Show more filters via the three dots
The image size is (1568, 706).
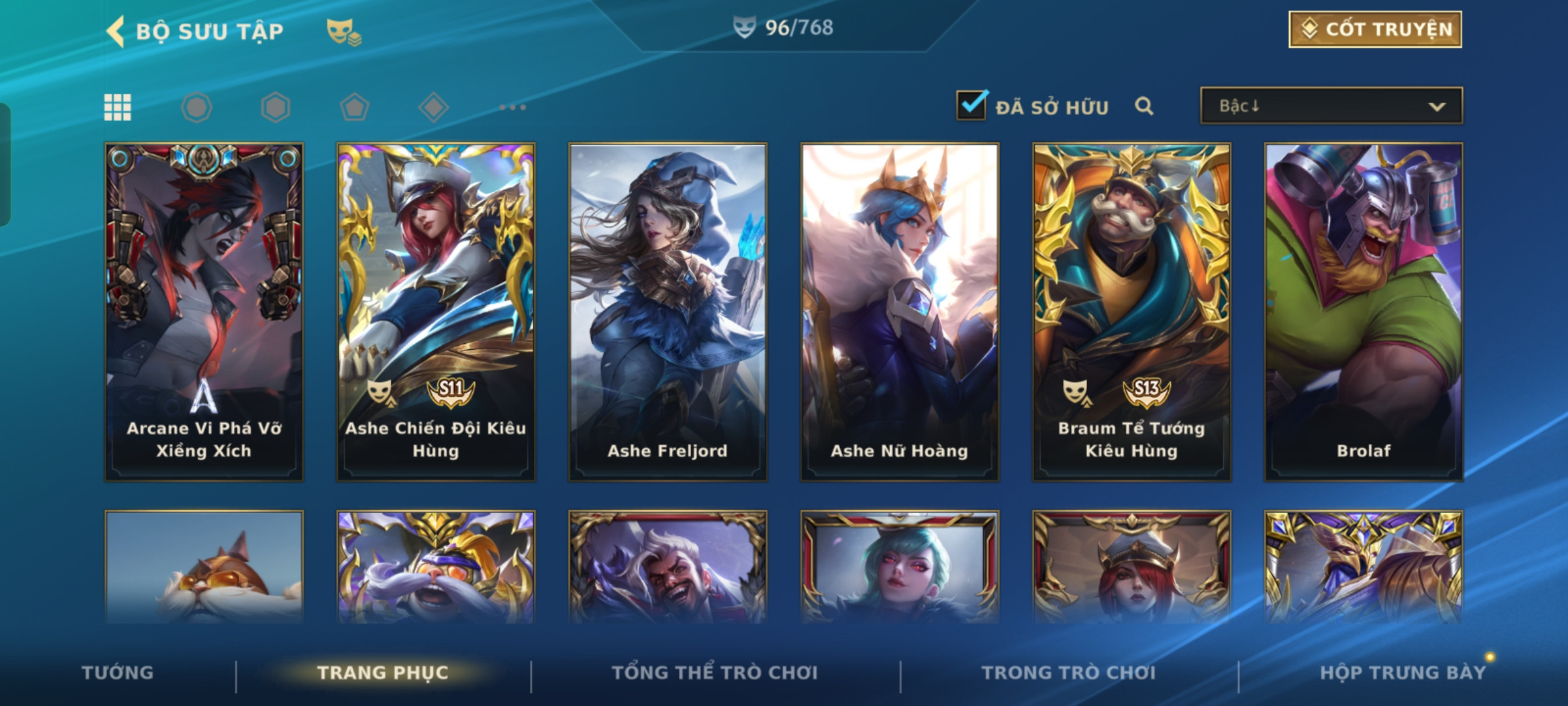[x=513, y=107]
